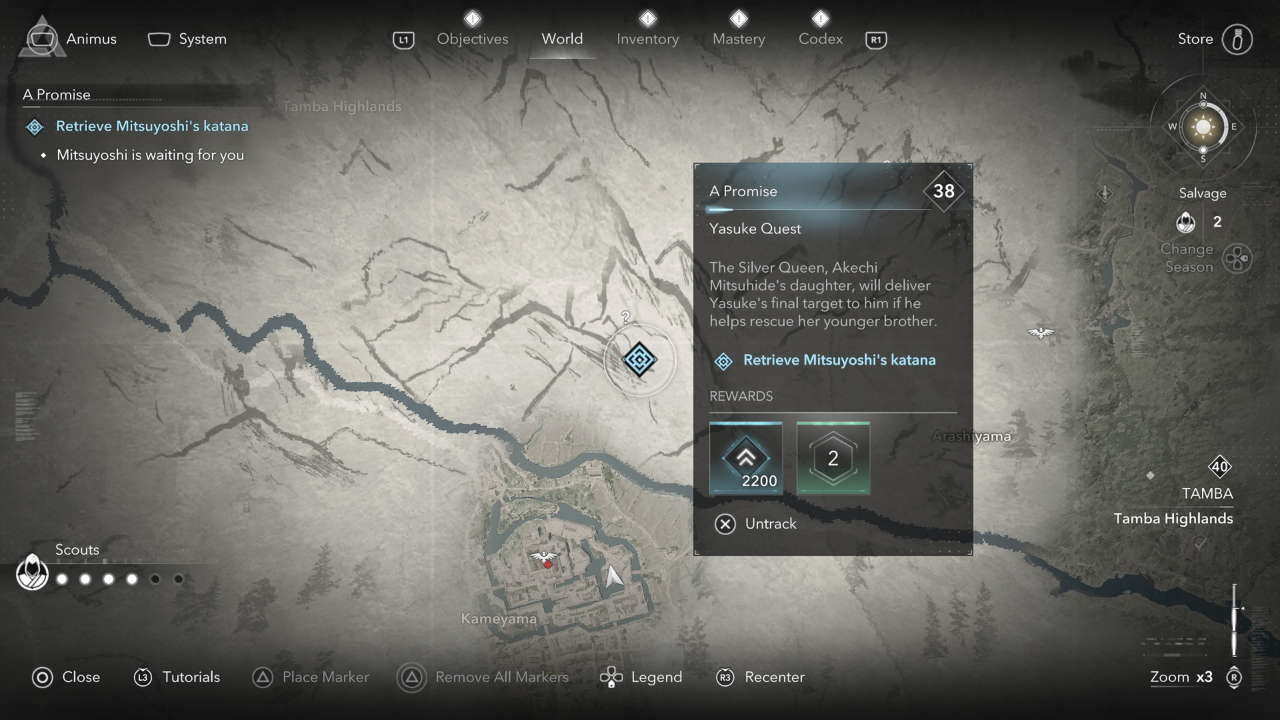
Task: Switch to the Inventory tab
Action: [x=647, y=39]
